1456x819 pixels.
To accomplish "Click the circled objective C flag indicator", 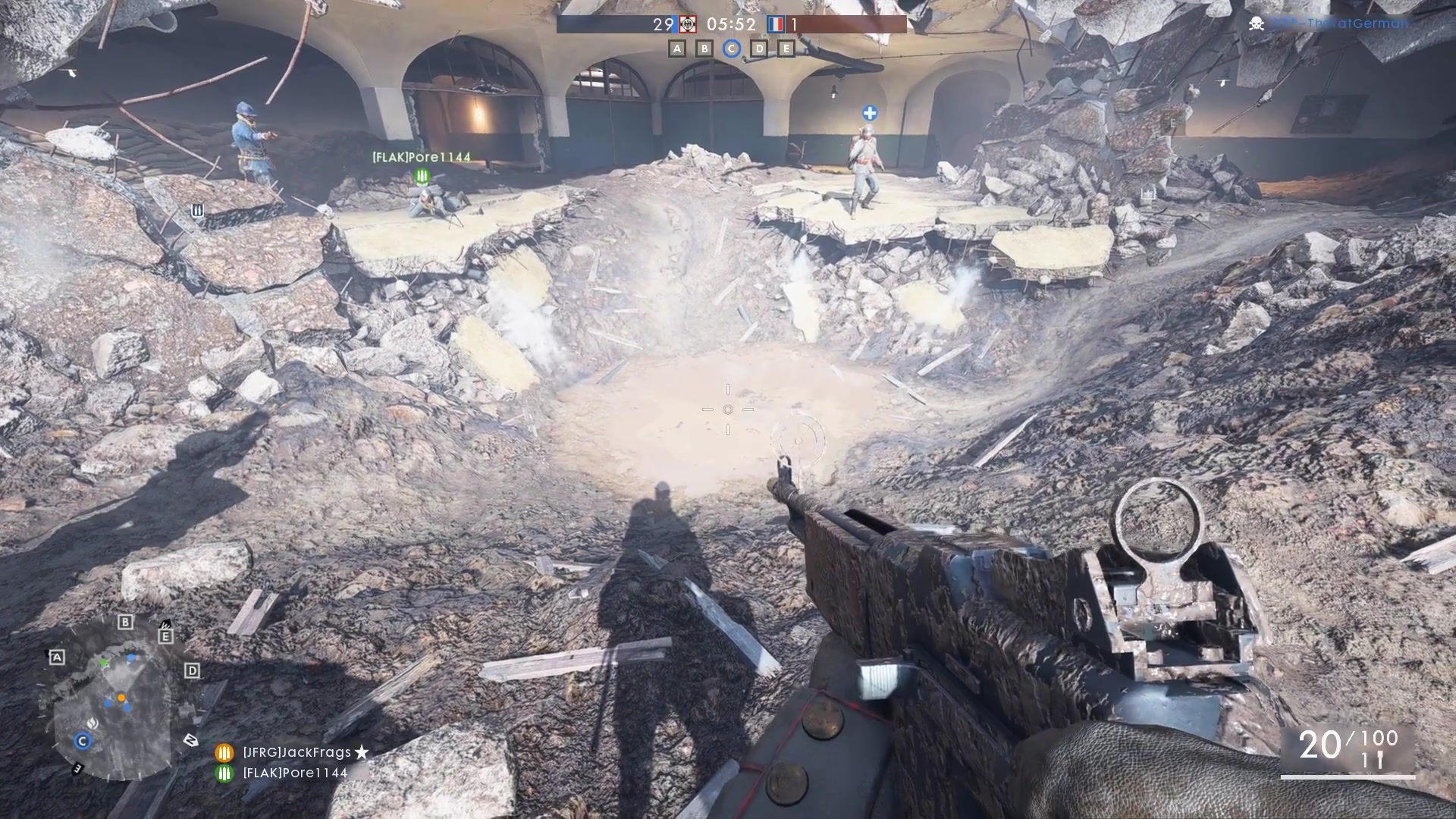I will pos(731,49).
